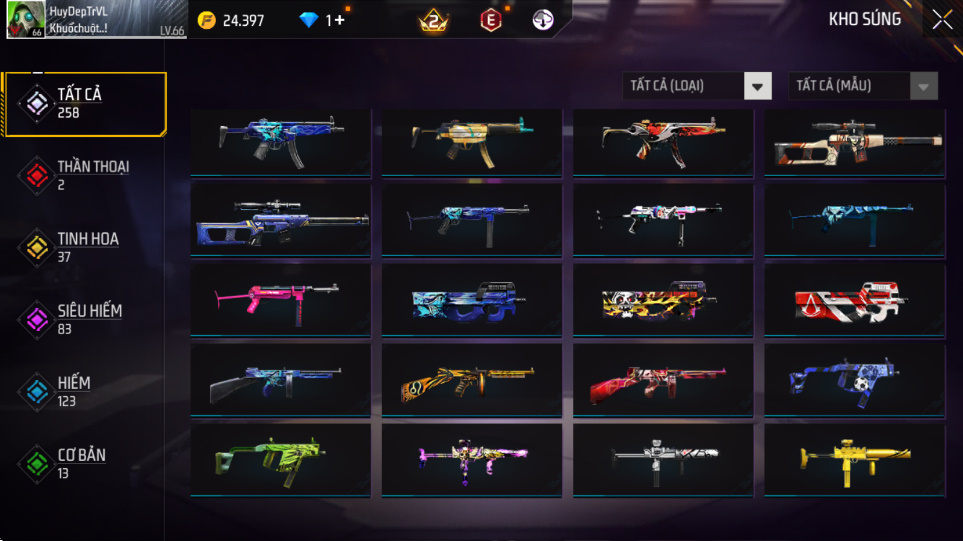This screenshot has height=541, width=963.
Task: Open the gold crown rank badge
Action: [x=434, y=20]
